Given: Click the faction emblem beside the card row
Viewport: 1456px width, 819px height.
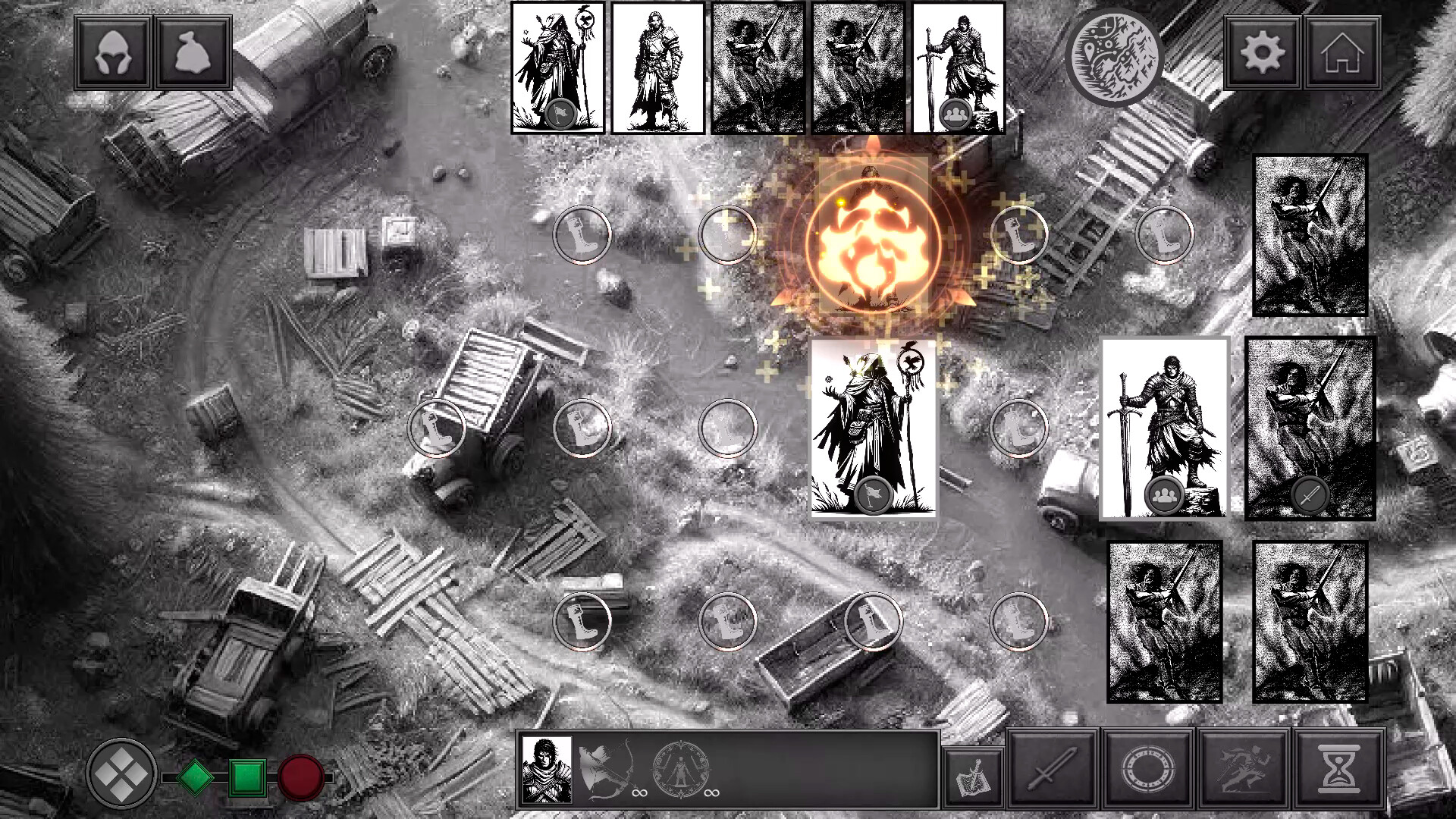Looking at the screenshot, I should tap(1115, 57).
